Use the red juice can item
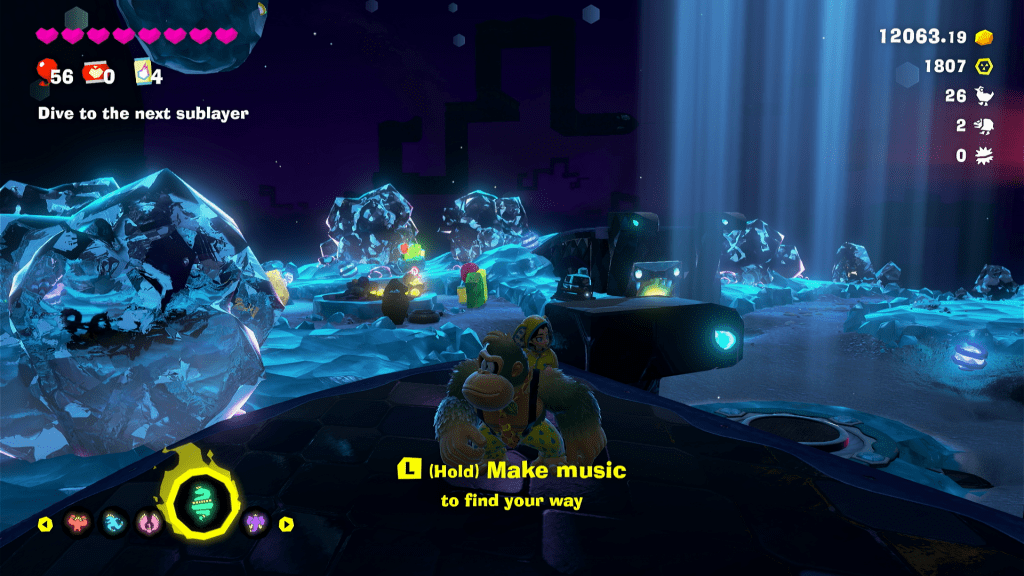This screenshot has width=1024, height=576. [x=95, y=71]
